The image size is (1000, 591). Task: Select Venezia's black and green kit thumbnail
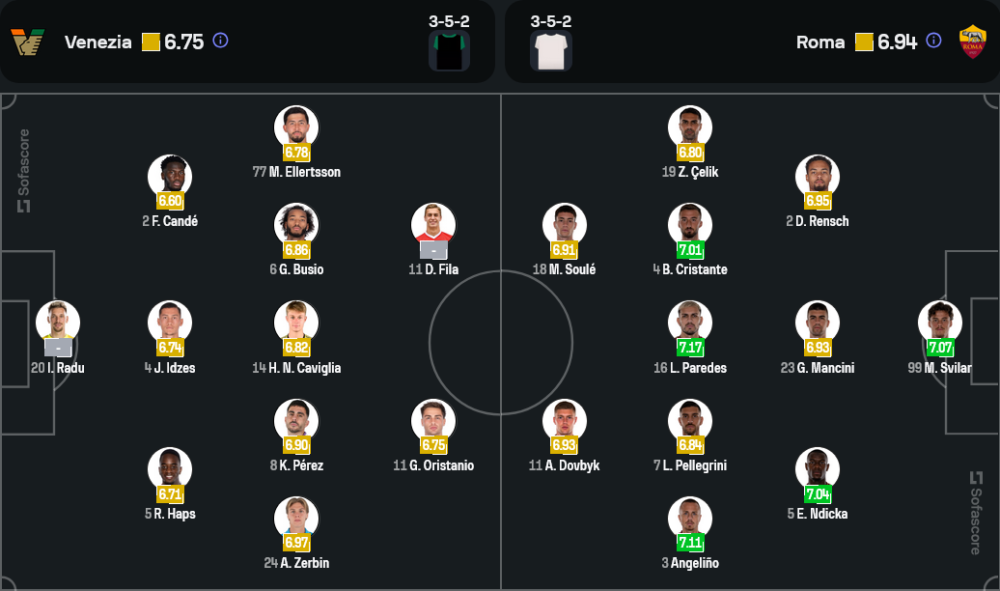[449, 50]
